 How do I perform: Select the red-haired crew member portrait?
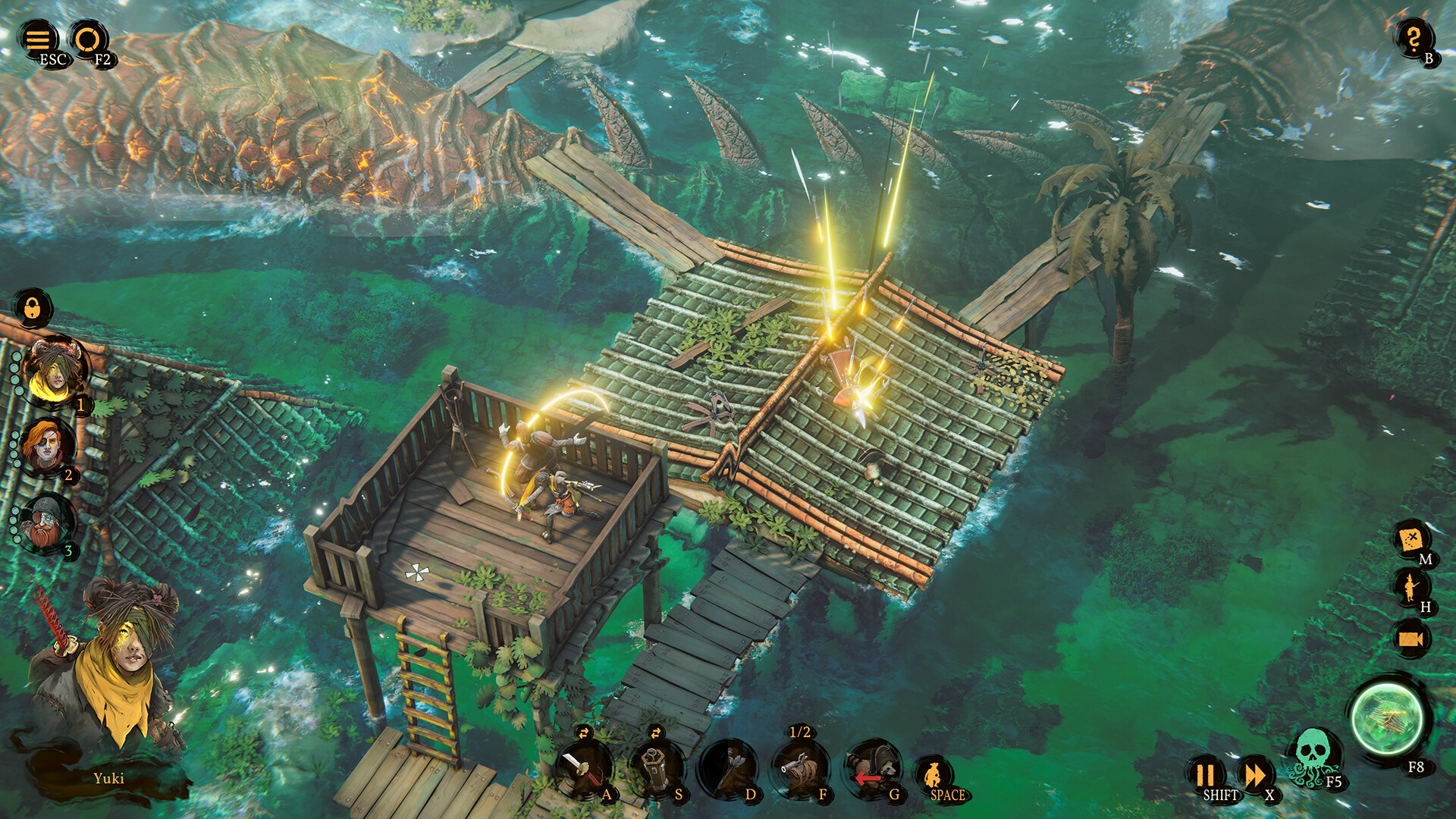tap(47, 446)
